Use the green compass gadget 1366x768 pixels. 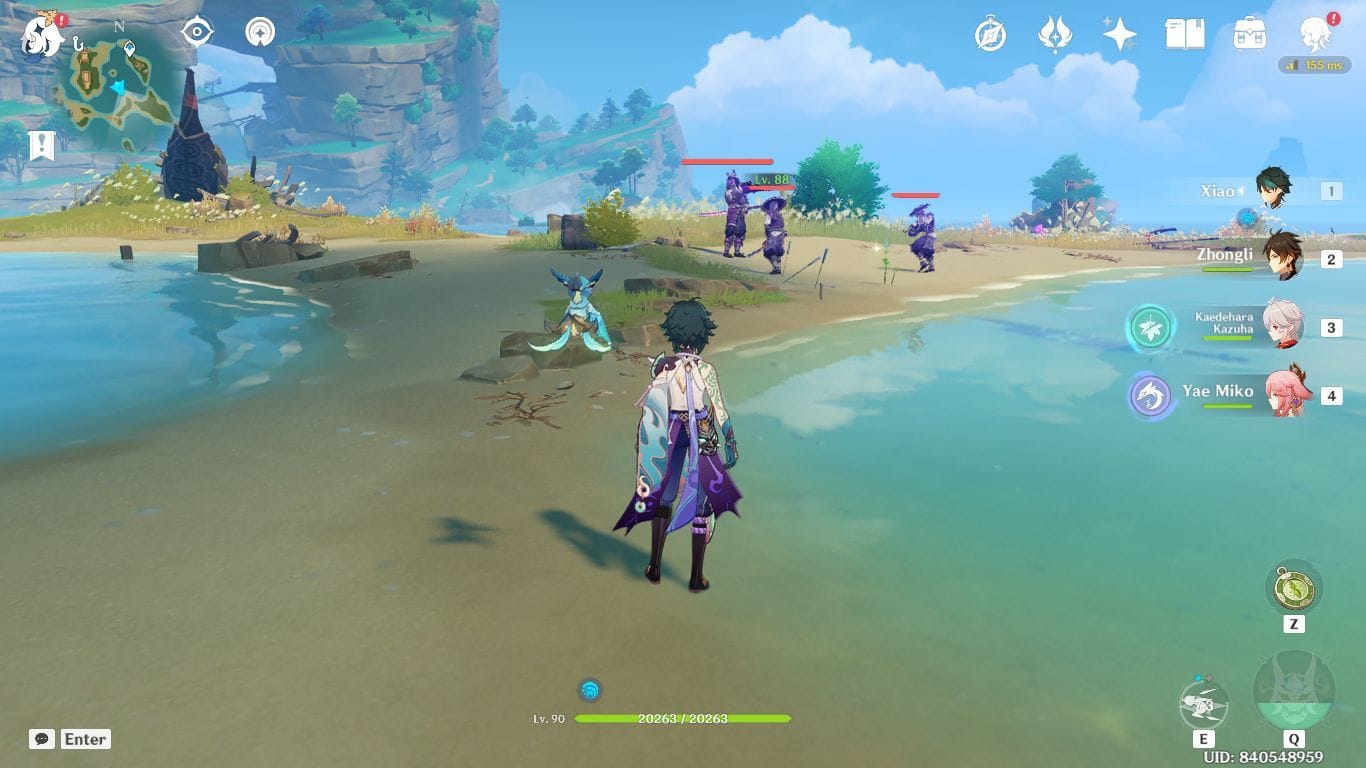(1293, 588)
